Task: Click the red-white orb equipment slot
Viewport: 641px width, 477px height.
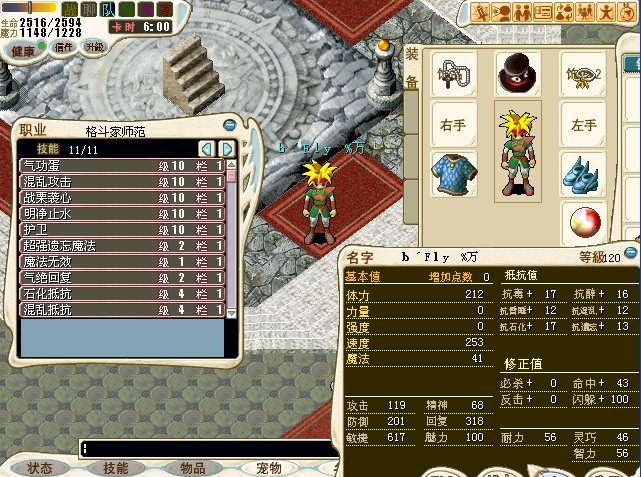Action: coord(582,220)
